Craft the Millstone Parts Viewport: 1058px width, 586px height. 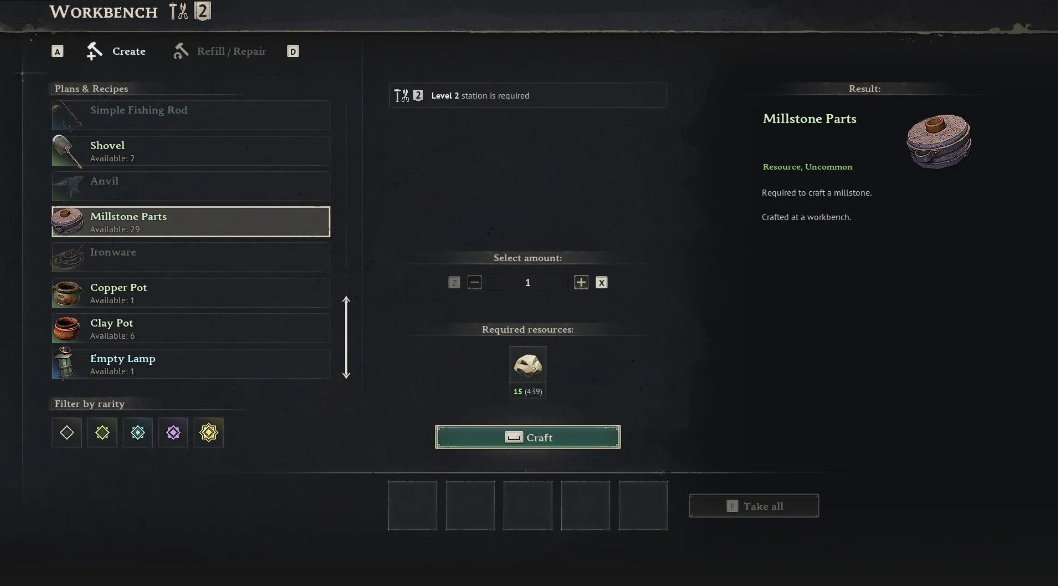pyautogui.click(x=528, y=437)
